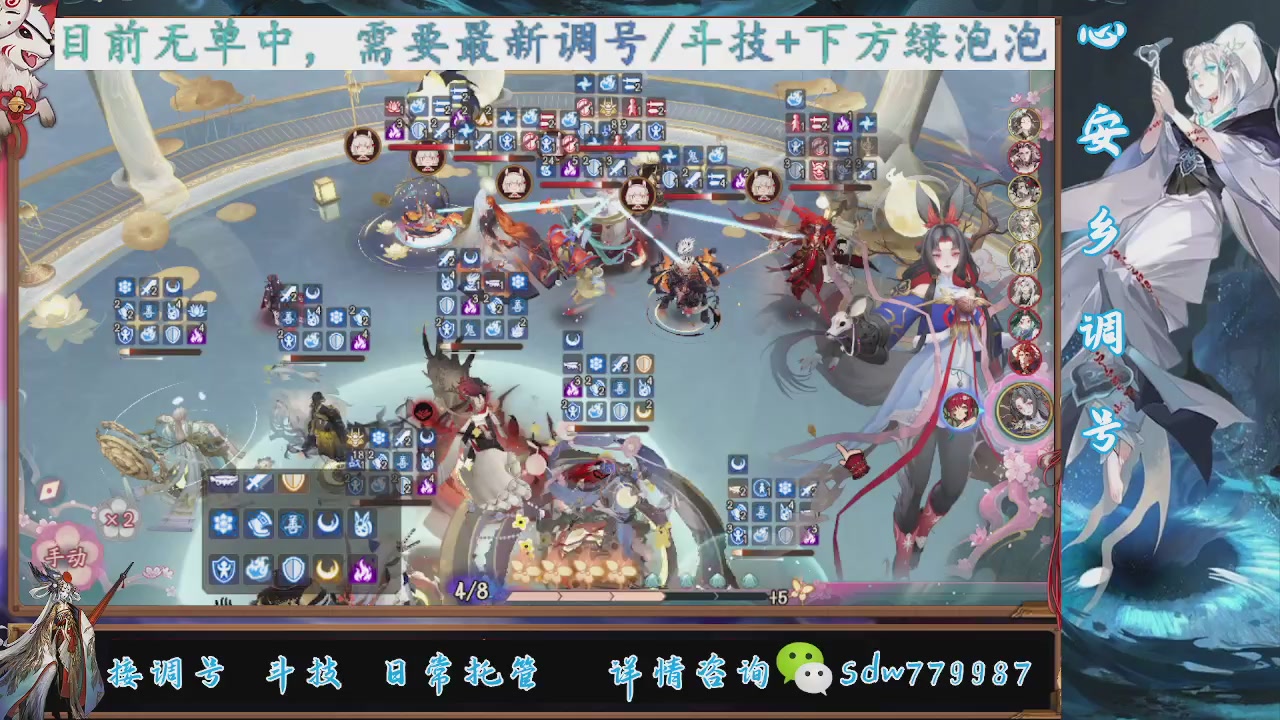This screenshot has width=1280, height=720.
Task: Click the 善 scroll buff icon
Action: coord(293,523)
